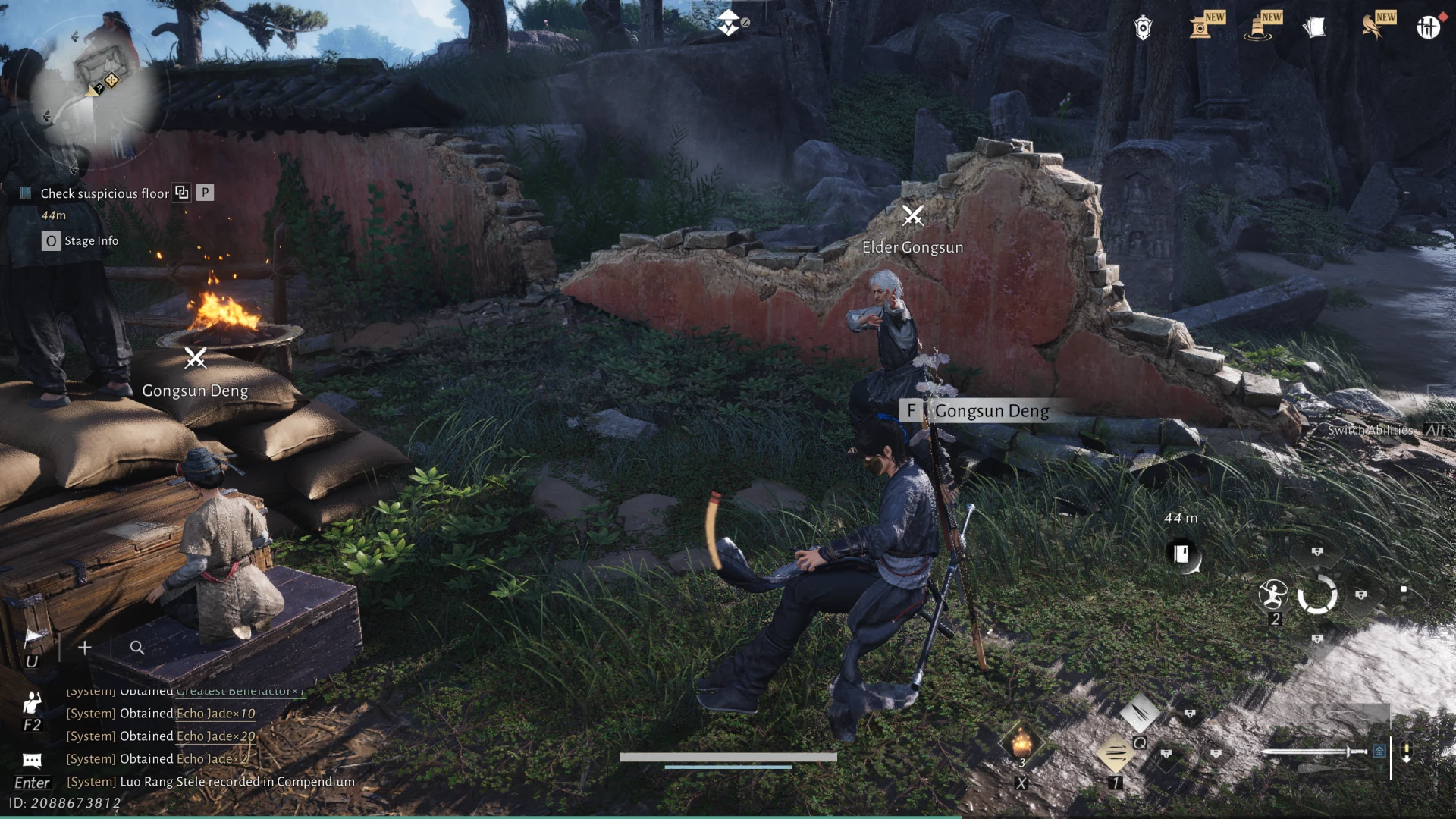Image resolution: width=1456 pixels, height=819 pixels.
Task: Open the shield emblem menu icon
Action: point(1143,28)
